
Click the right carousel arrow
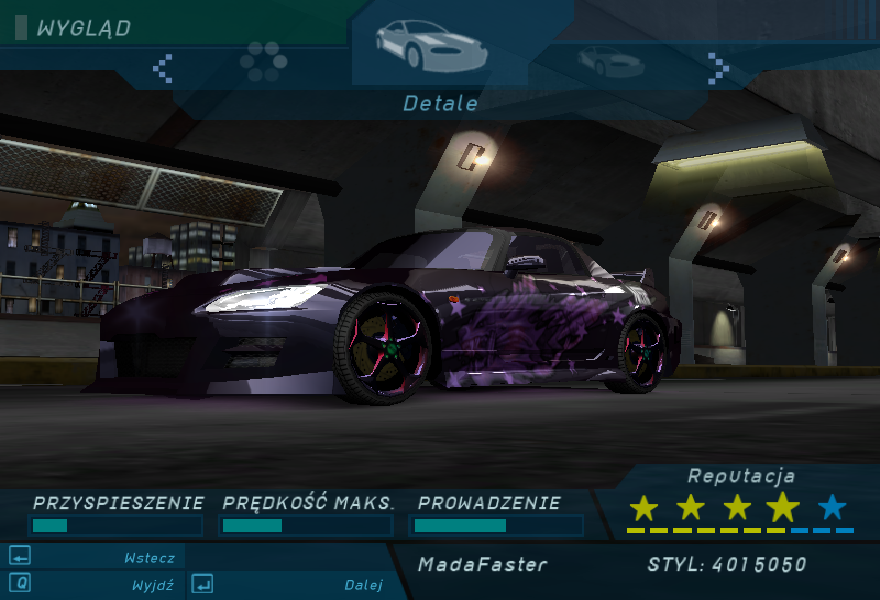tap(717, 68)
